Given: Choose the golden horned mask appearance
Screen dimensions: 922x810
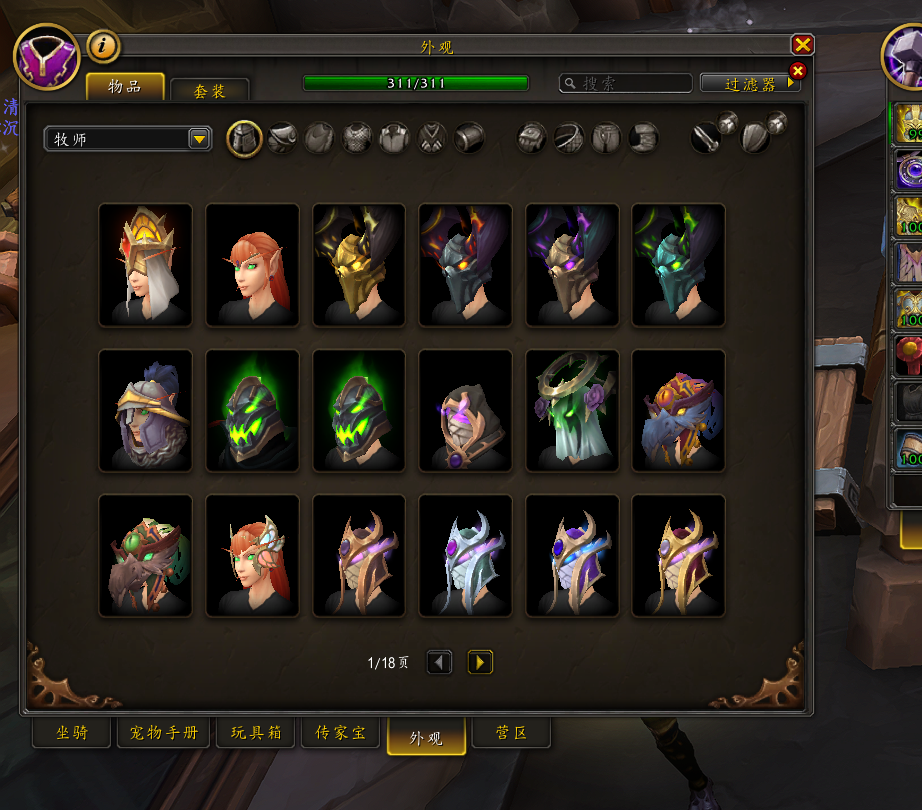Looking at the screenshot, I should (x=359, y=265).
